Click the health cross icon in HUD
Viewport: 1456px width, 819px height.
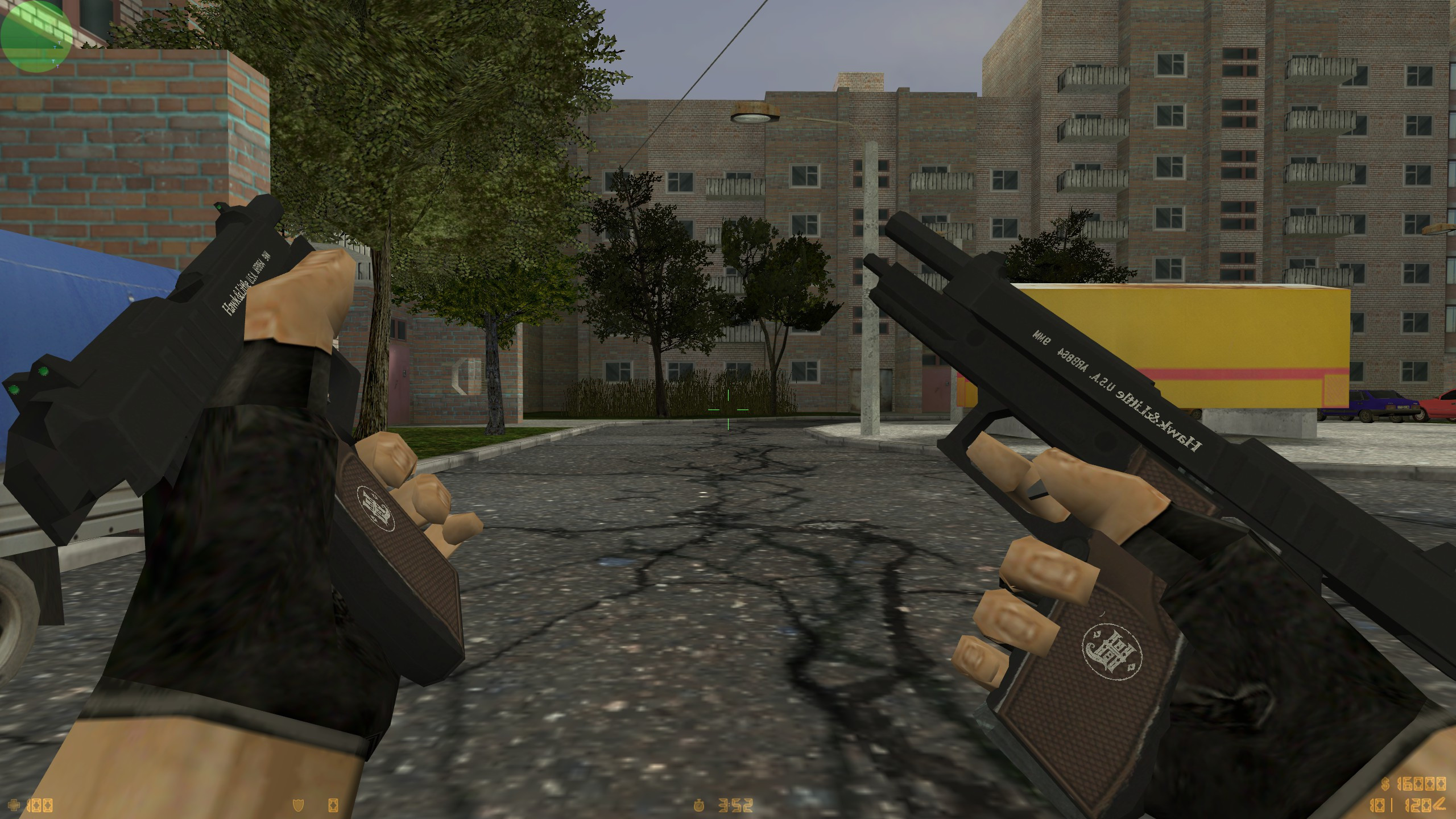point(14,806)
